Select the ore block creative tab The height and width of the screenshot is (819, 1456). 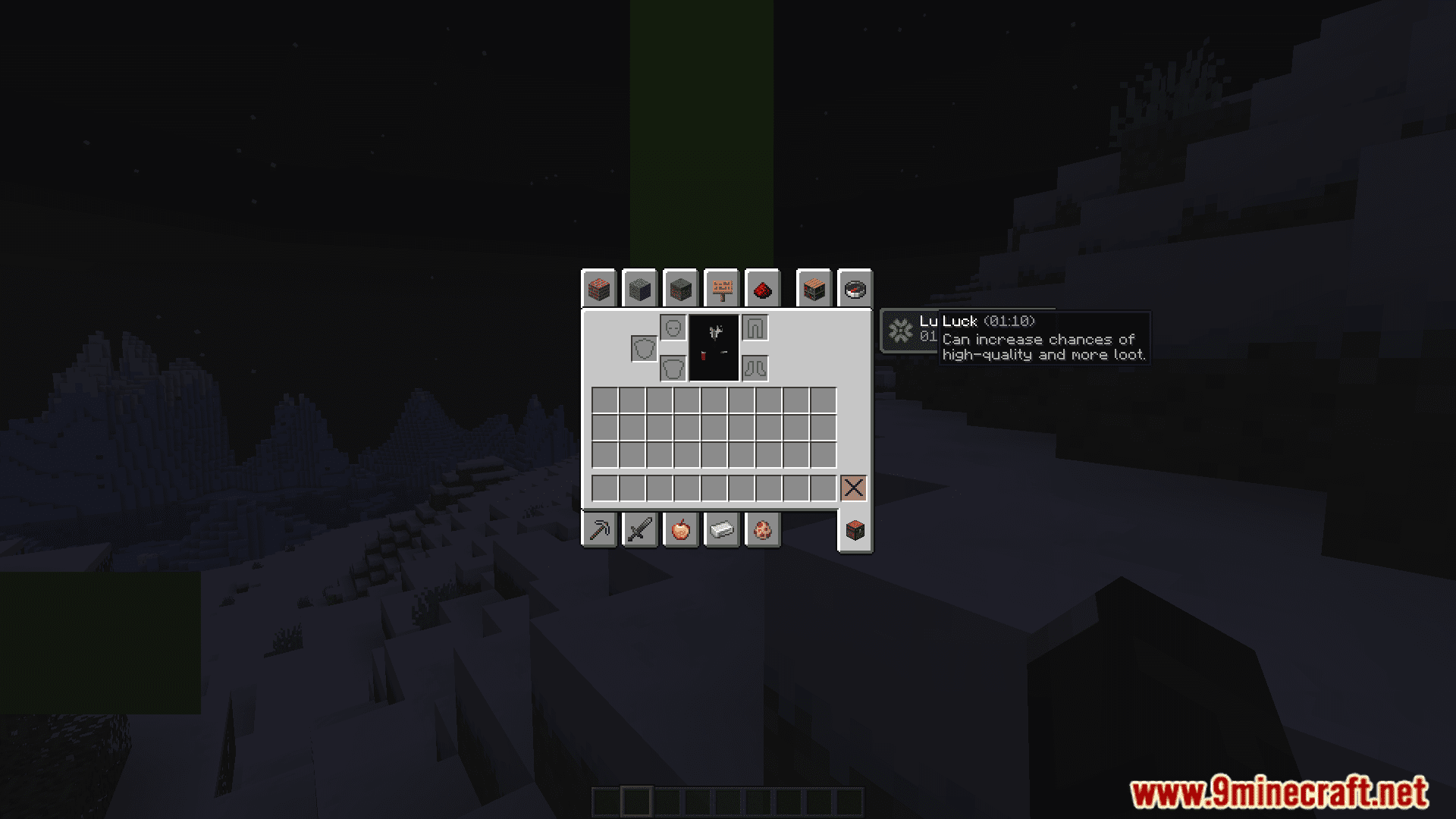pos(681,289)
